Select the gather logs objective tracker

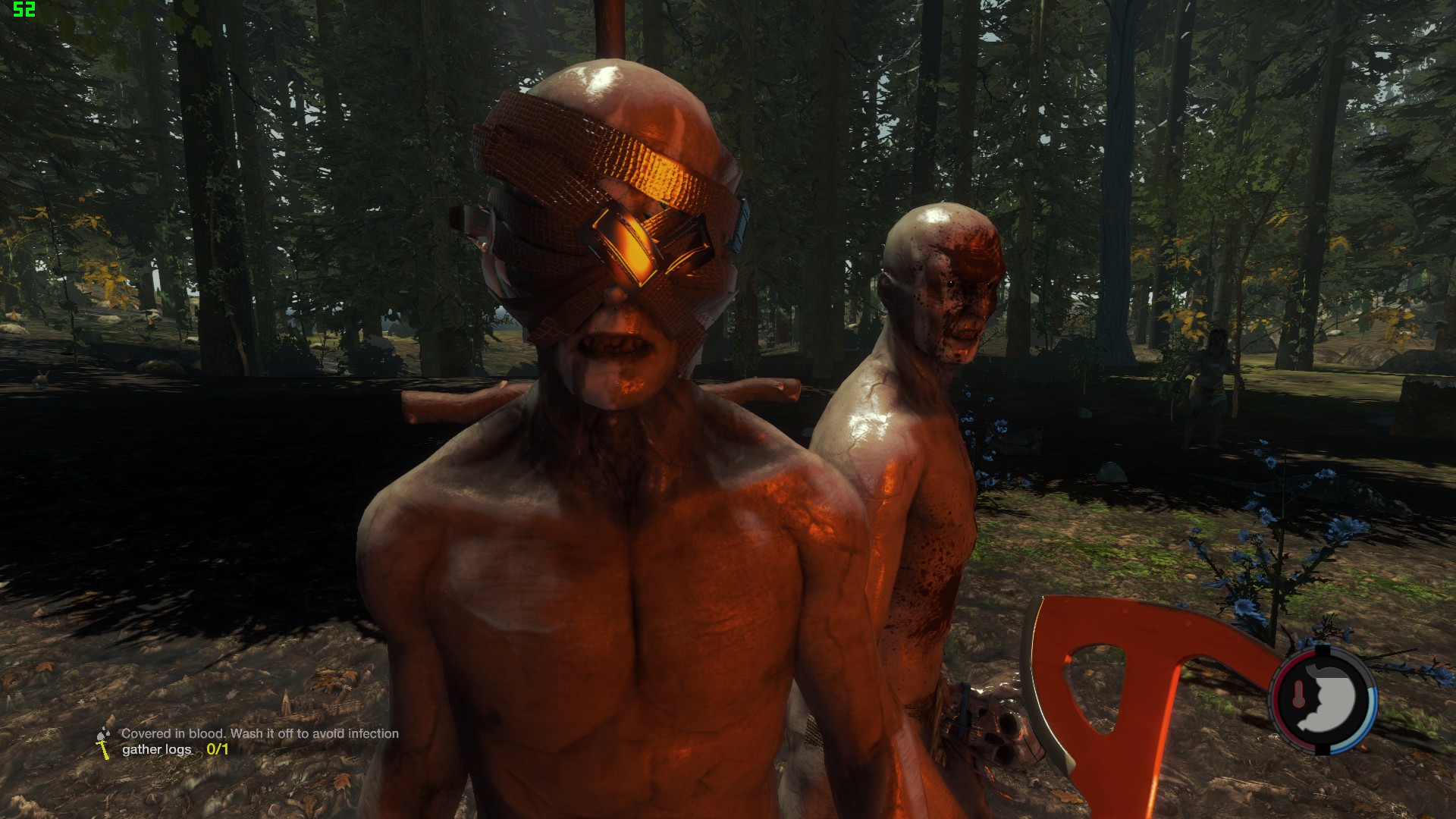tap(175, 750)
